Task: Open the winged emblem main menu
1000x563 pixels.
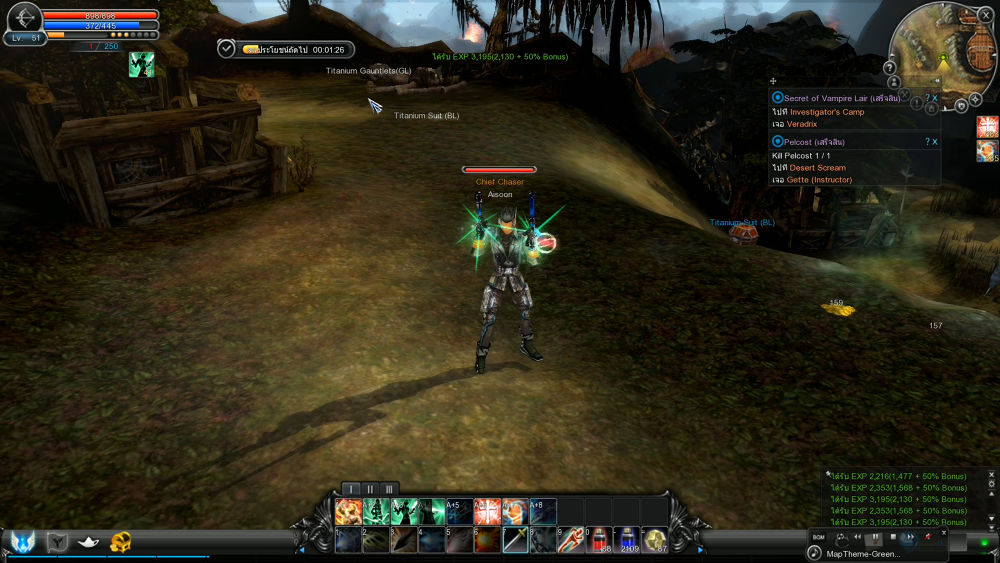Action: coord(22,541)
